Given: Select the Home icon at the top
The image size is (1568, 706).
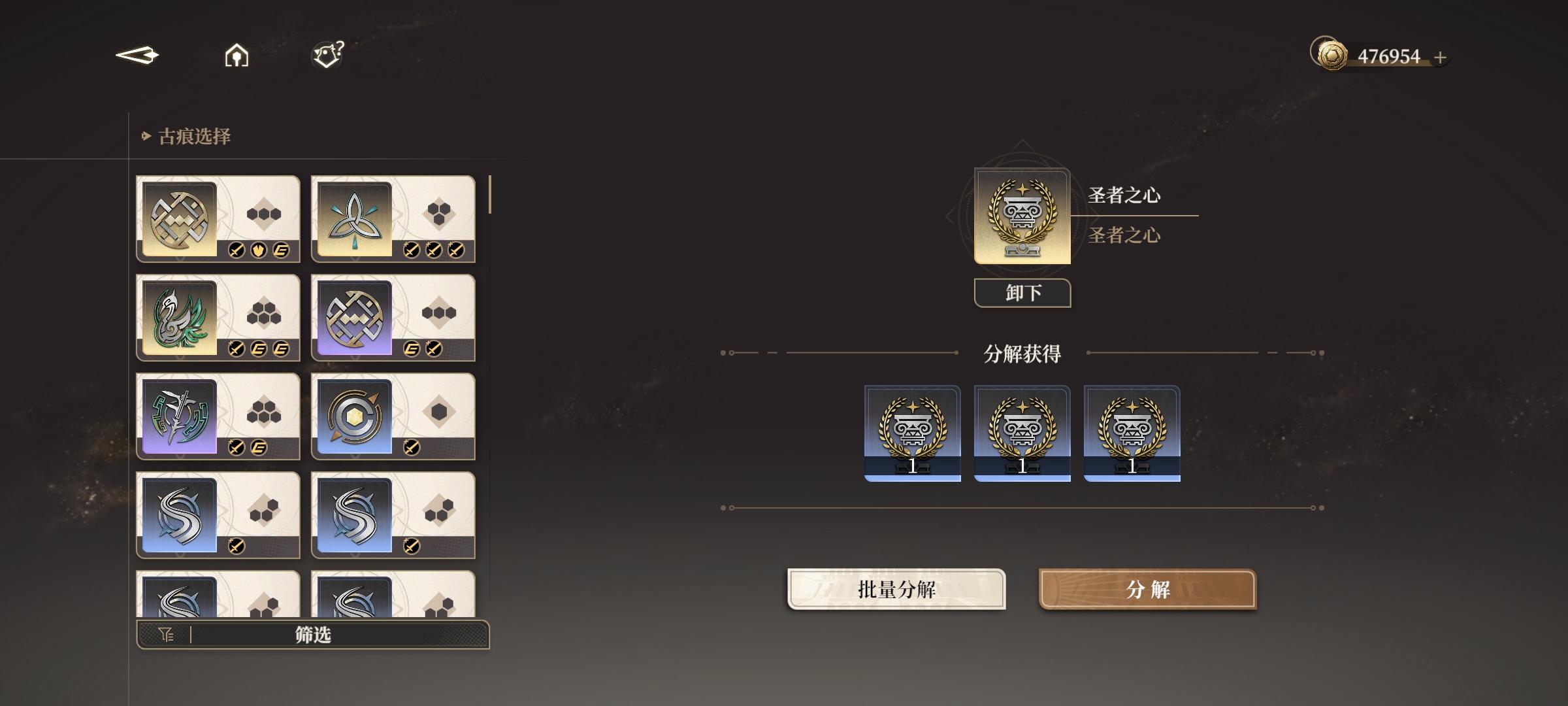Looking at the screenshot, I should point(236,55).
